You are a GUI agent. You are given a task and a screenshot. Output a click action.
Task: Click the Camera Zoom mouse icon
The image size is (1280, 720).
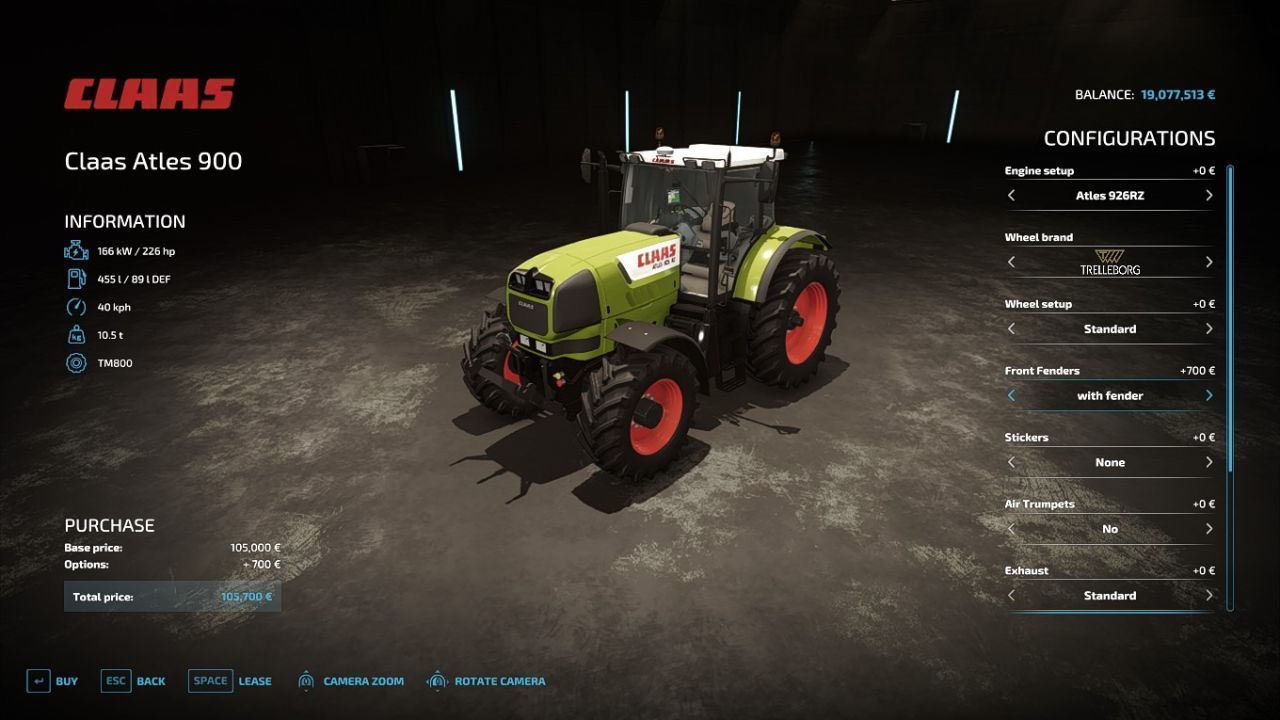(305, 681)
